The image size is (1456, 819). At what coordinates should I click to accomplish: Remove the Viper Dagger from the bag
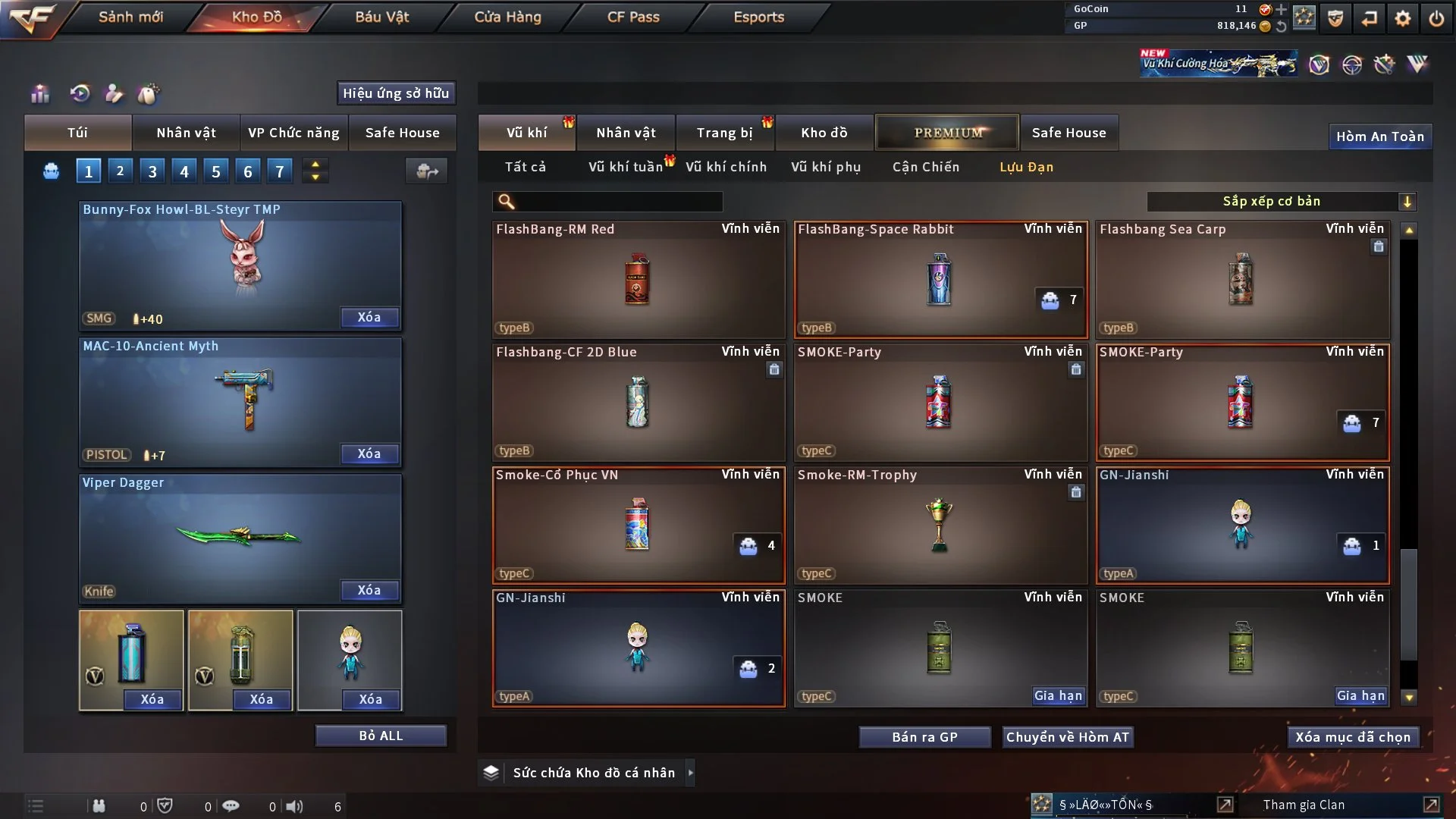point(369,590)
